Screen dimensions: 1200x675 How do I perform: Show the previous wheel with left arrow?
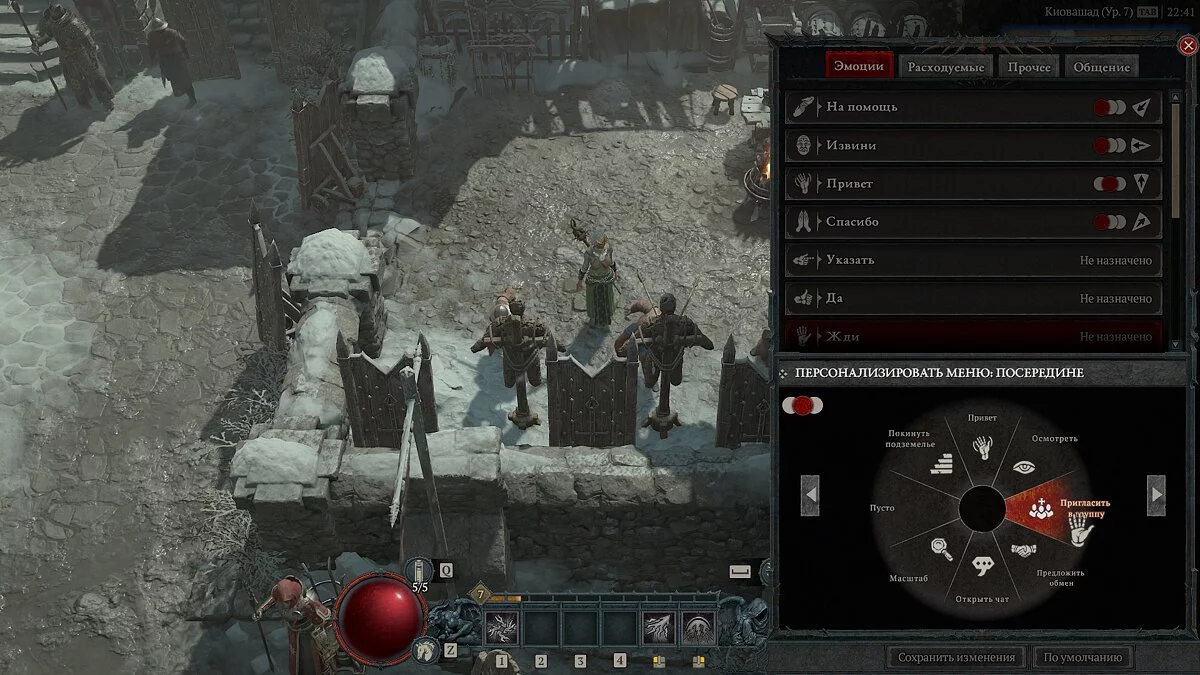pyautogui.click(x=811, y=494)
